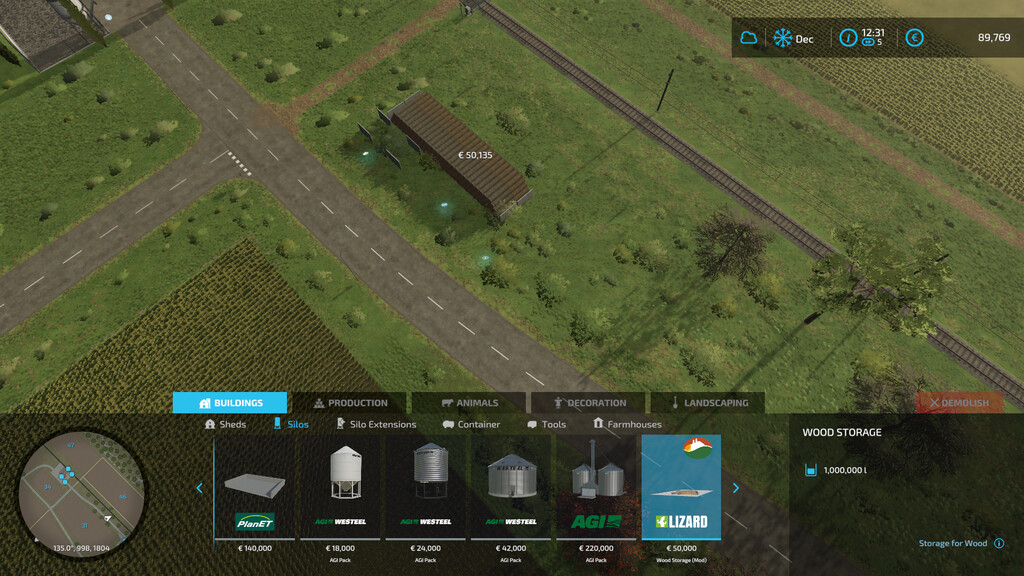Choose the Sheds subcategory
Image resolution: width=1024 pixels, height=576 pixels.
(x=225, y=424)
